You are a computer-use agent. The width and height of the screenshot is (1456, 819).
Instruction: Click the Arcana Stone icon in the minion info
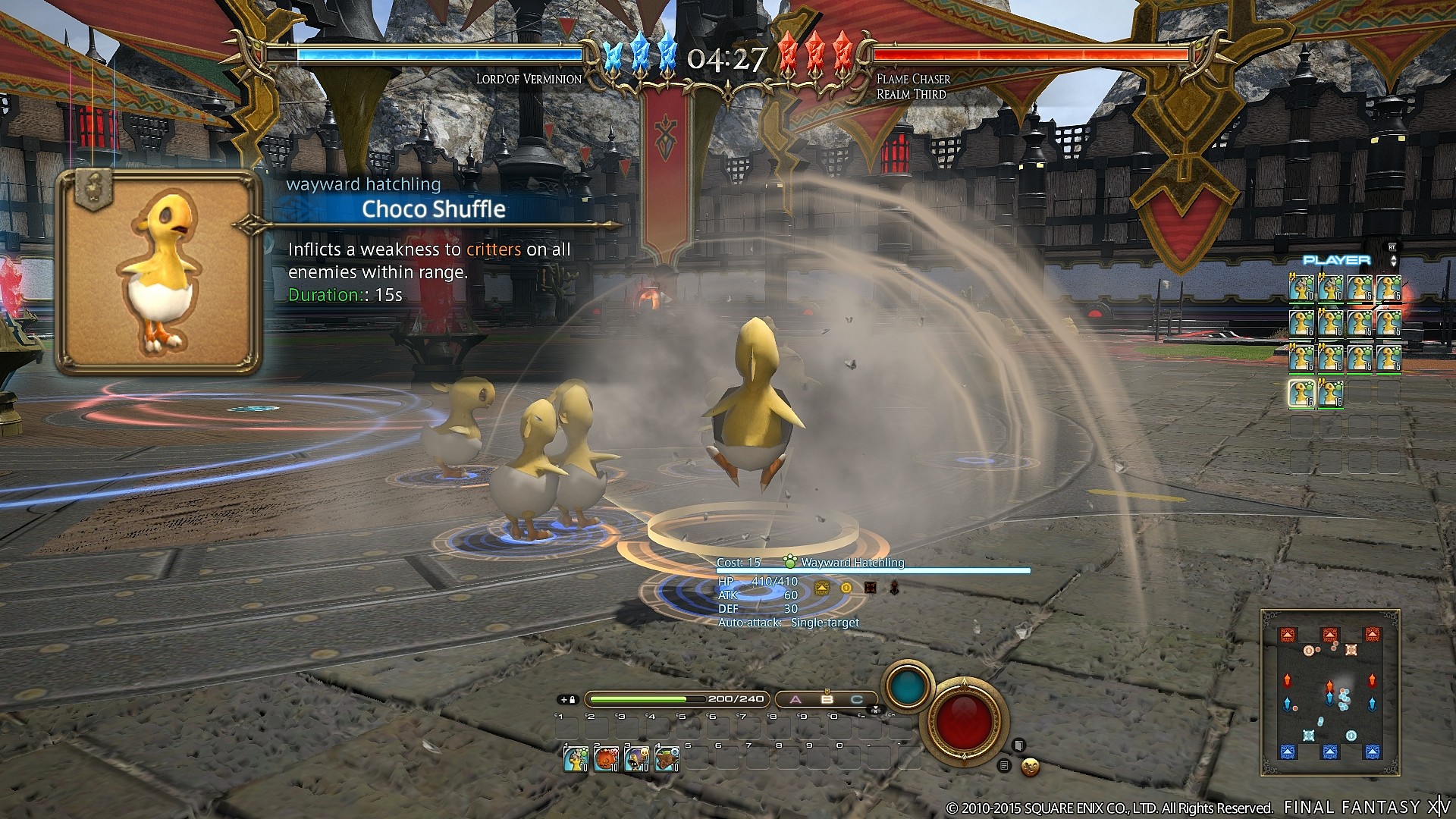pyautogui.click(x=822, y=588)
